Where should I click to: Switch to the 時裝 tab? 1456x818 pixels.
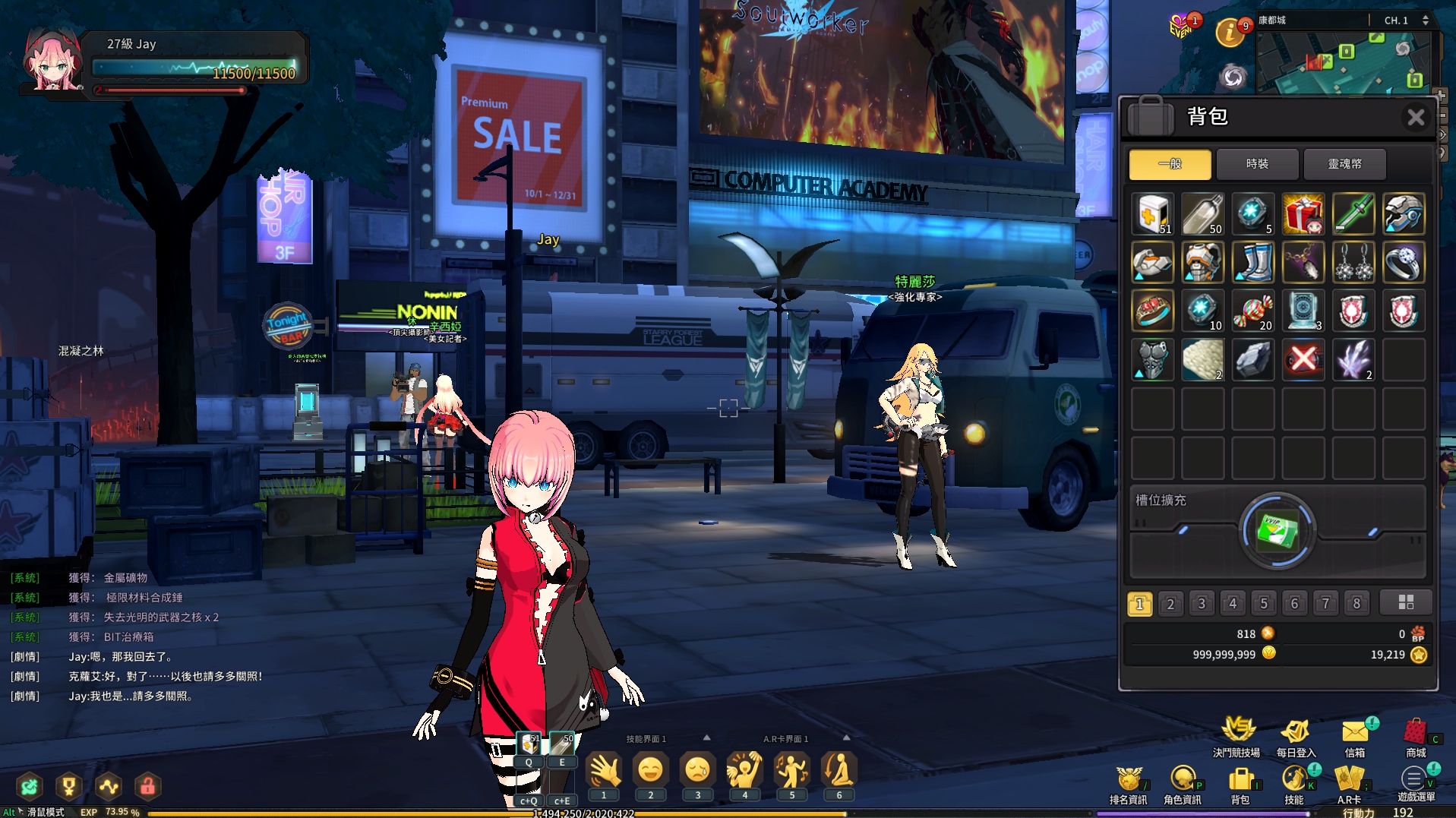[1258, 164]
